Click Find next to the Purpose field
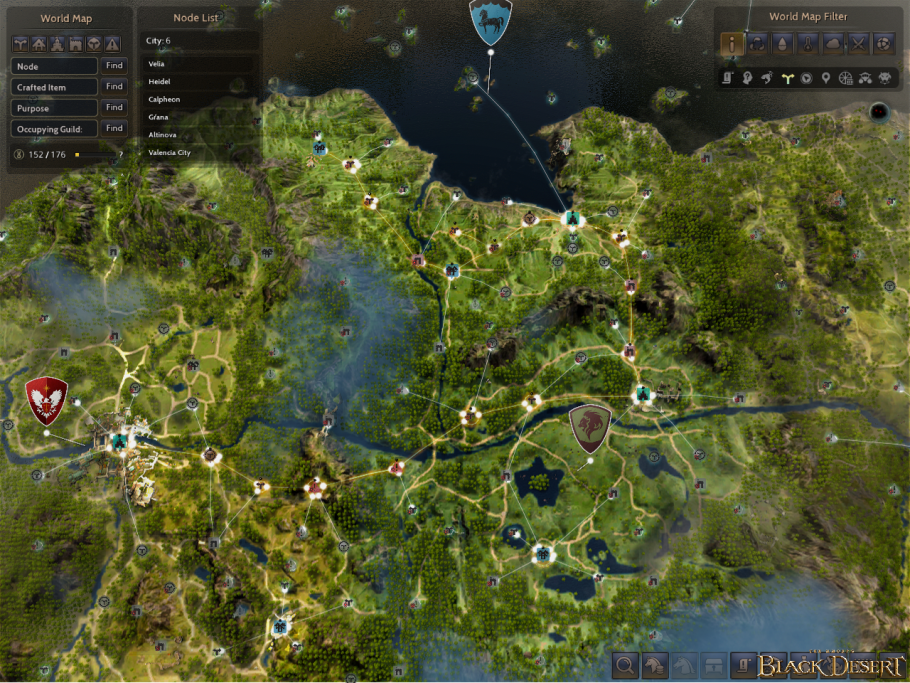Image resolution: width=910 pixels, height=683 pixels. (114, 107)
